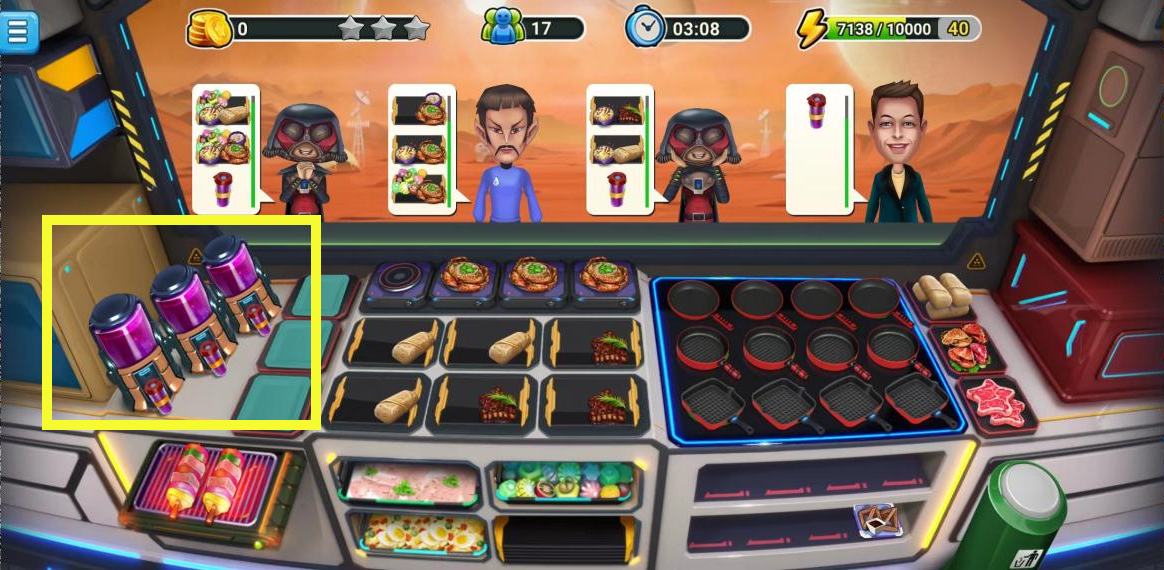Choose the colorful vegetable tray
The height and width of the screenshot is (570, 1164).
point(562,481)
